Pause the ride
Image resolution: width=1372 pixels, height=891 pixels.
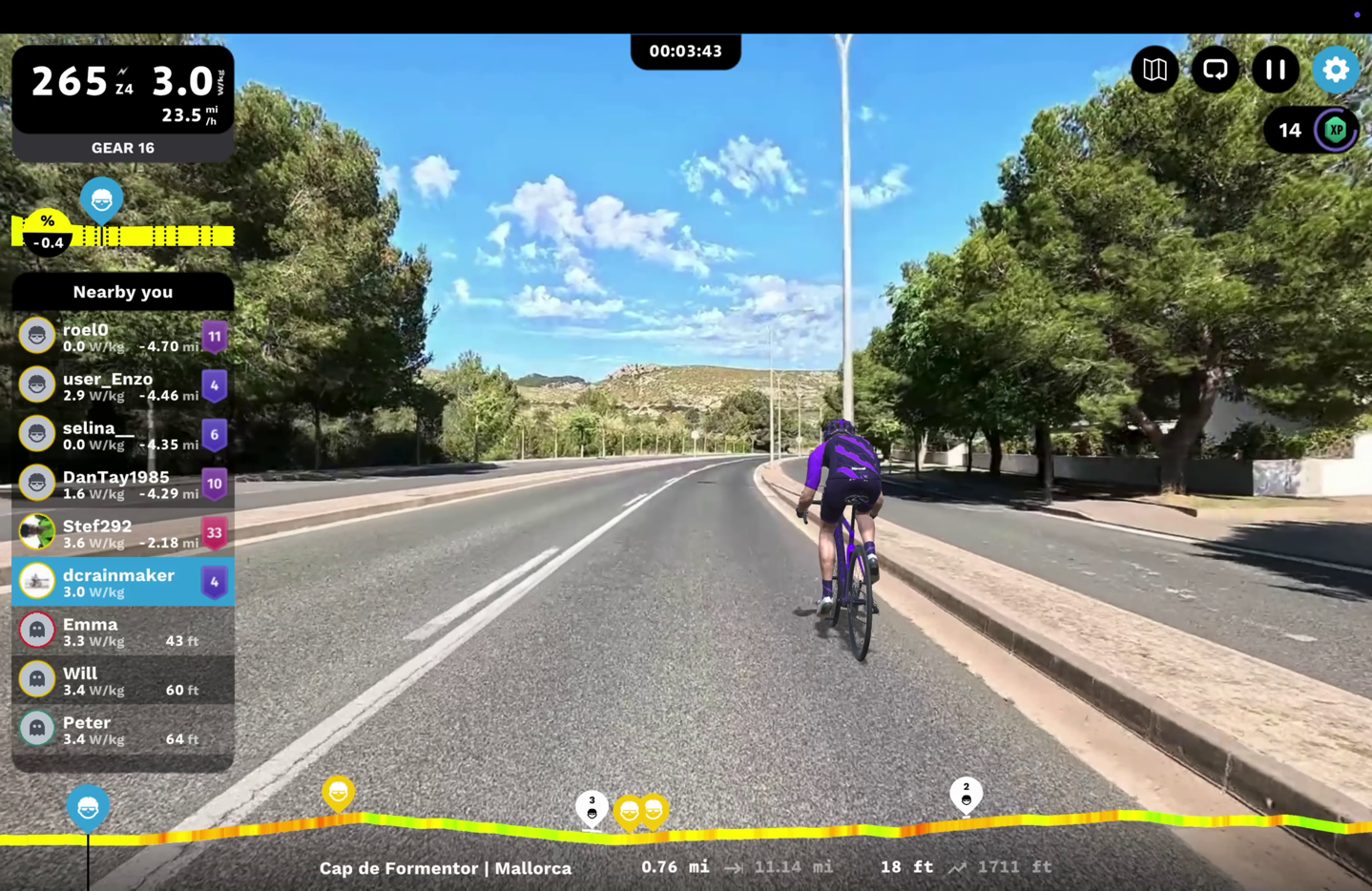pos(1275,70)
